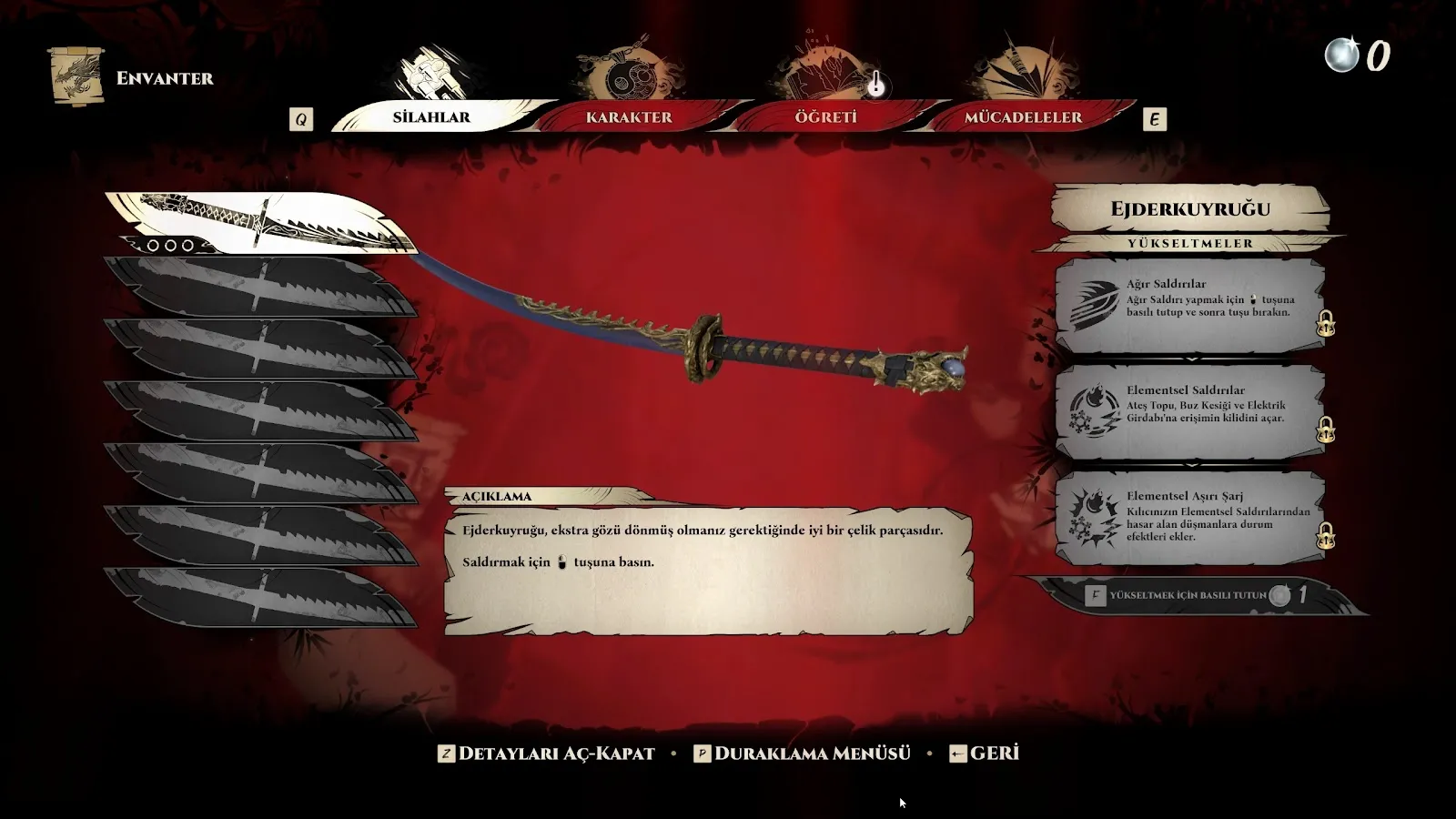The width and height of the screenshot is (1456, 819).
Task: Choose the Ağır Saldırılar upgrade
Action: tap(1189, 305)
